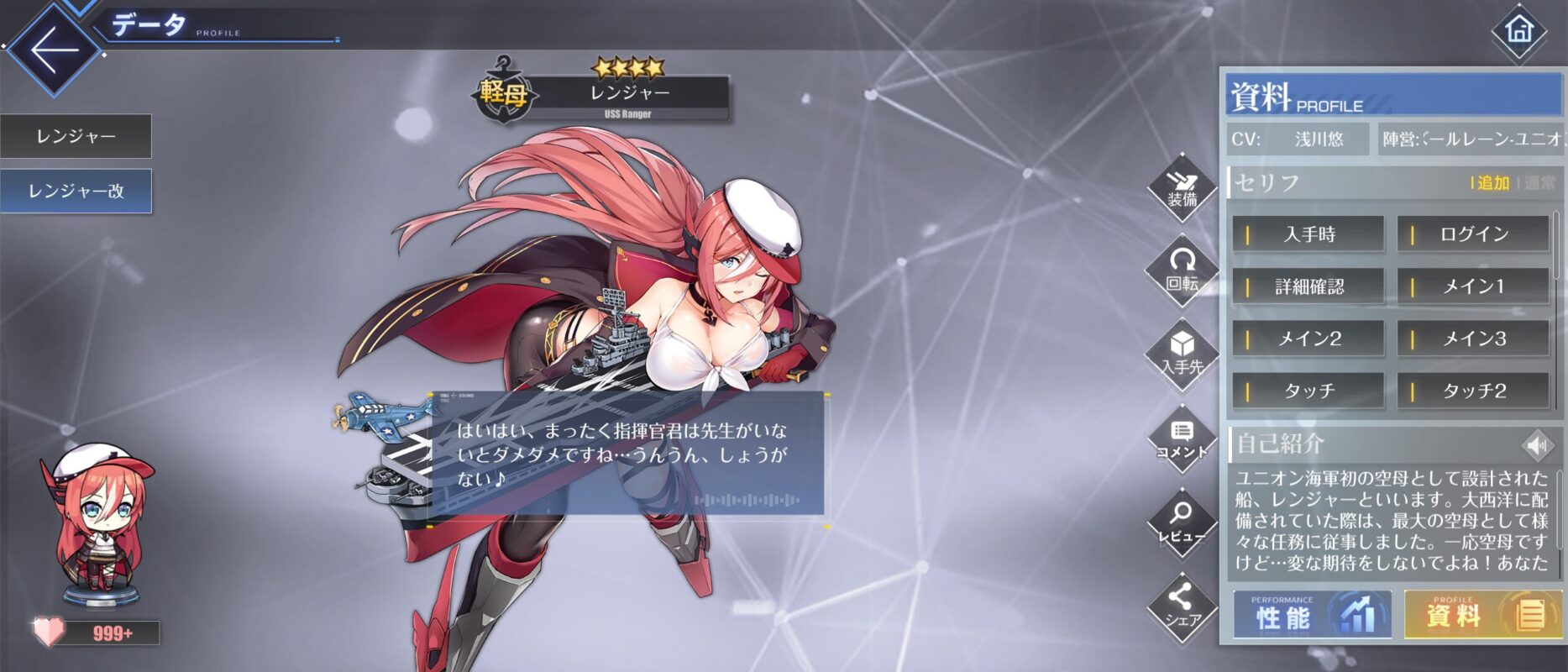The width and height of the screenshot is (1568, 672).
Task: Switch to the 性能 performance tab
Action: click(1311, 615)
